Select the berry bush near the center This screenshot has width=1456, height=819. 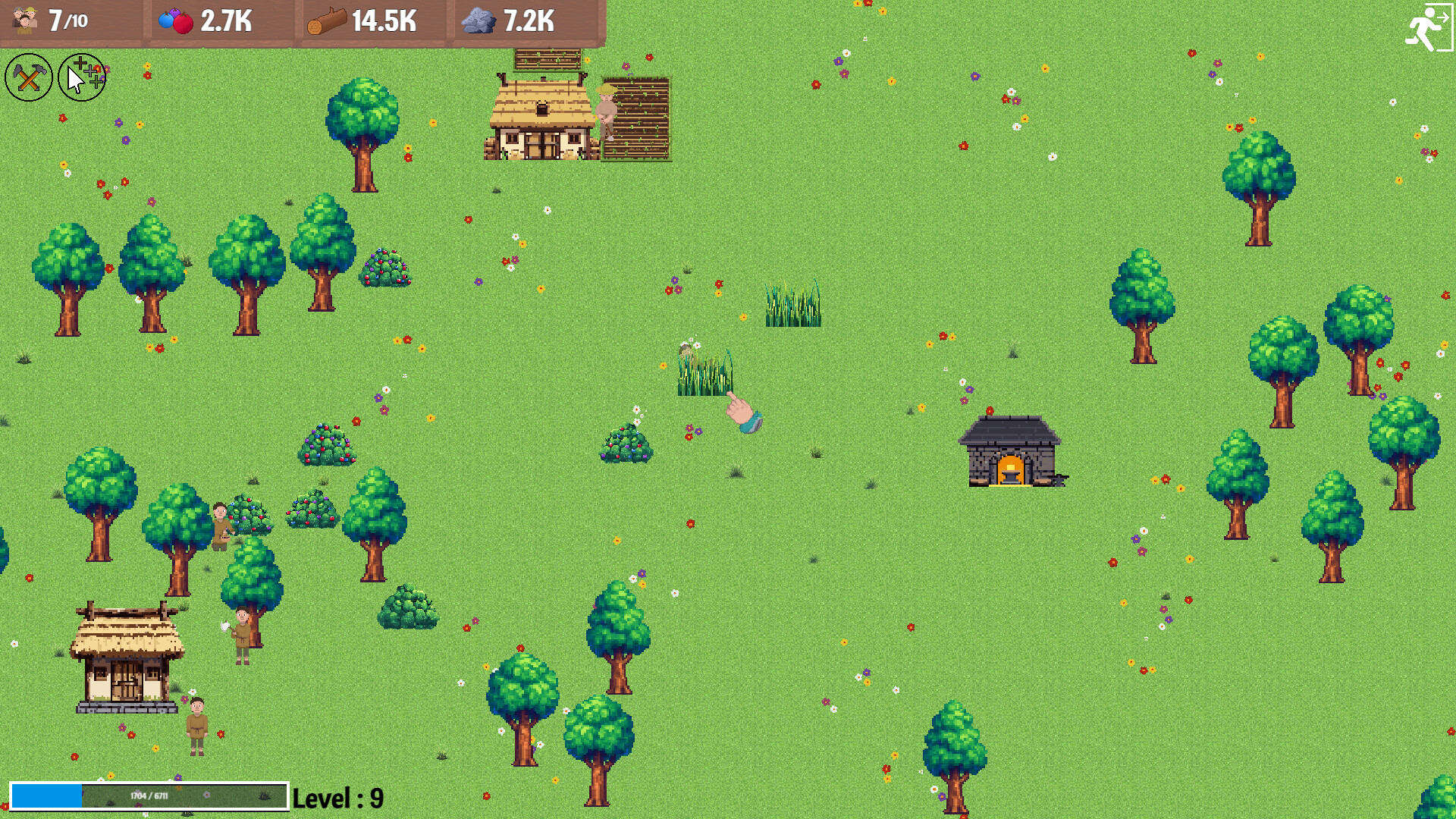626,444
